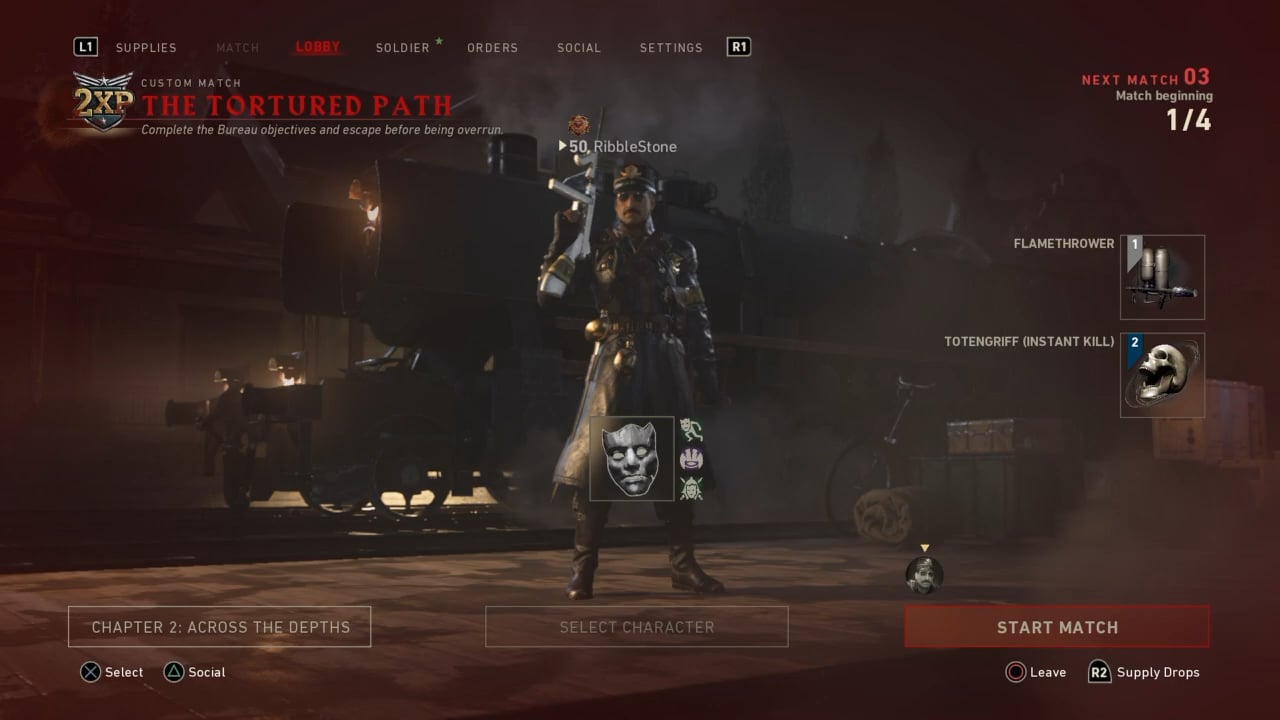Switch to the Match tab

(x=237, y=47)
